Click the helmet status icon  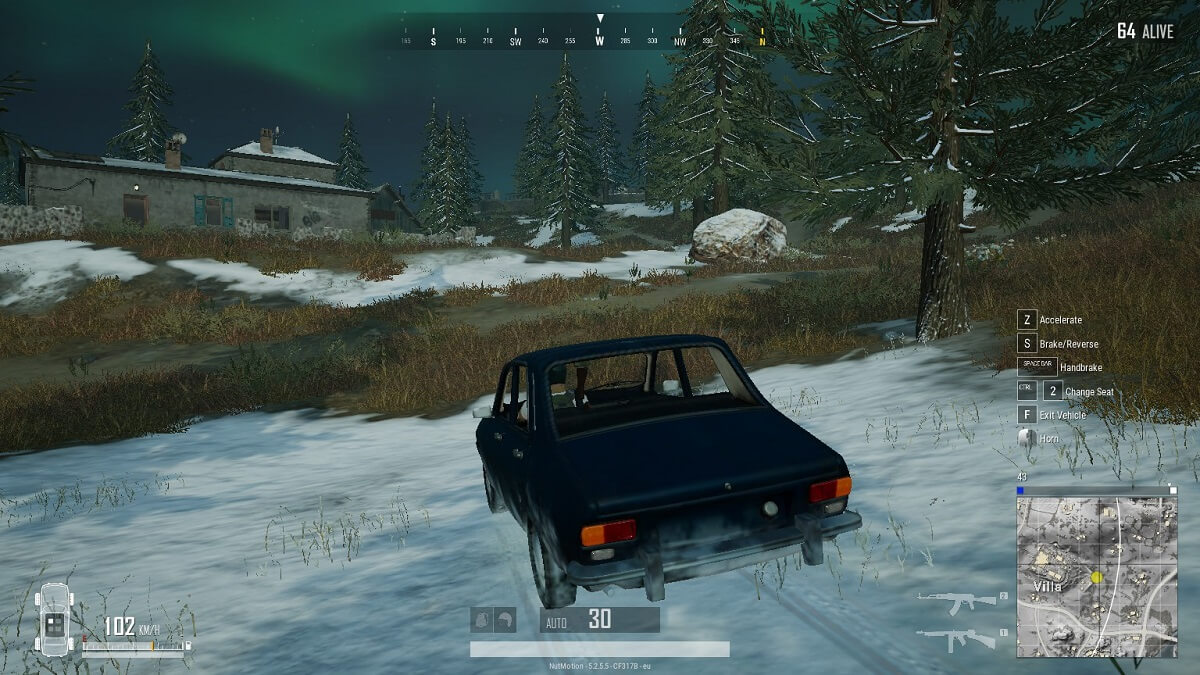tap(505, 620)
